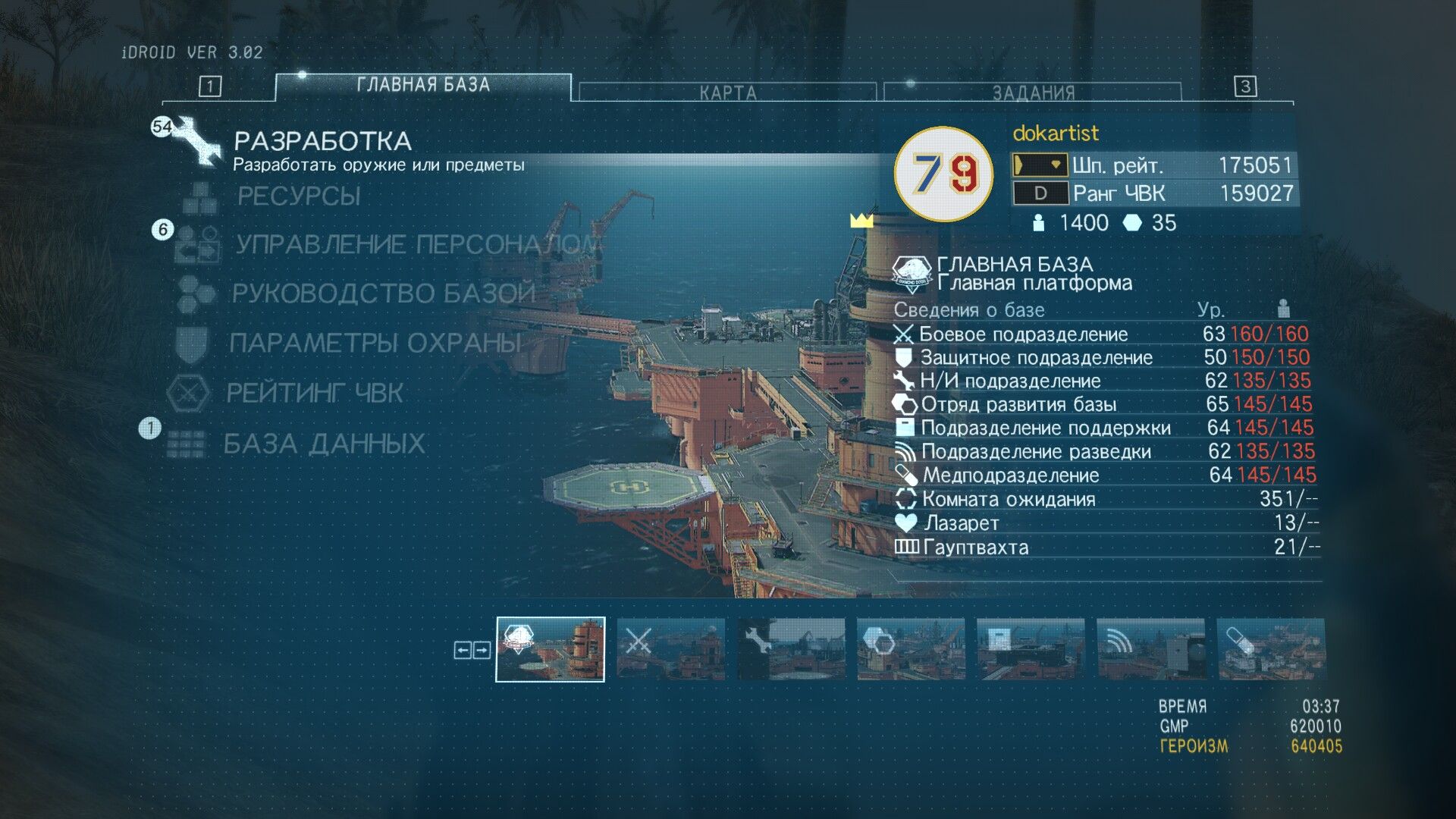Click the Медподразделение info row
Viewport: 1456px width, 819px height.
[x=1011, y=475]
